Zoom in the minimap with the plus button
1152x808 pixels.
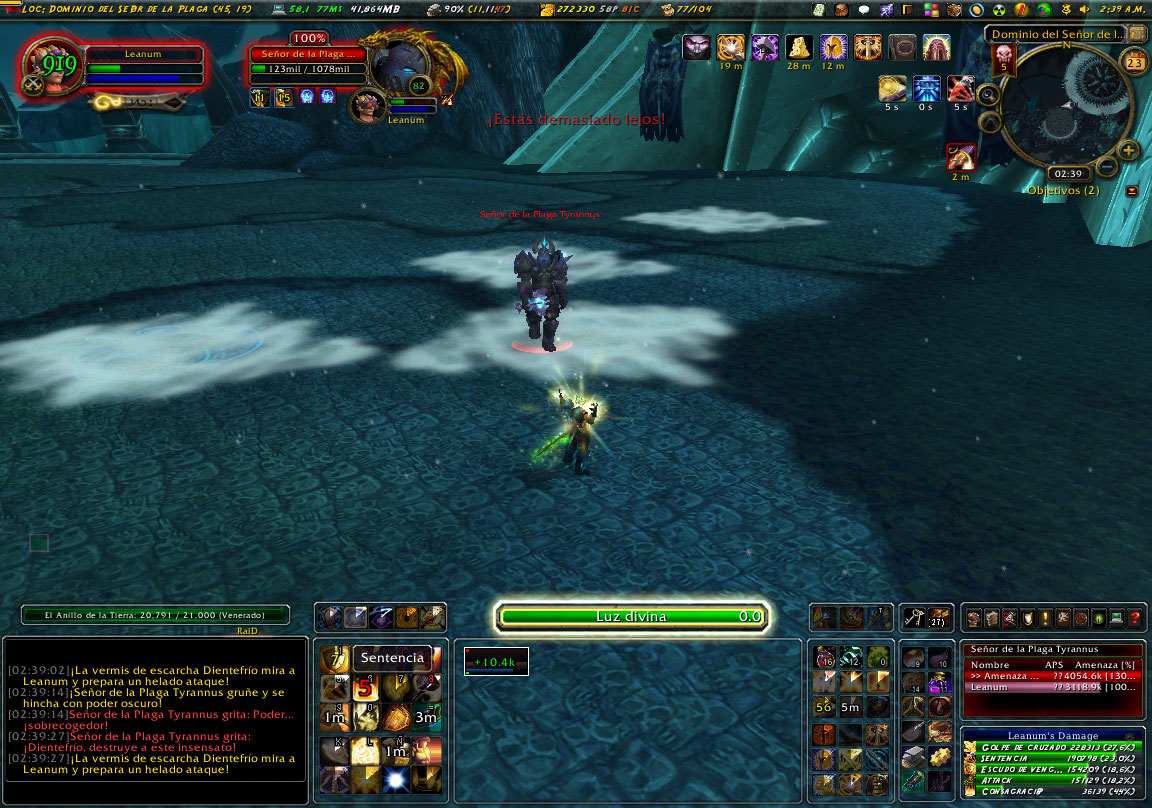(x=1129, y=151)
